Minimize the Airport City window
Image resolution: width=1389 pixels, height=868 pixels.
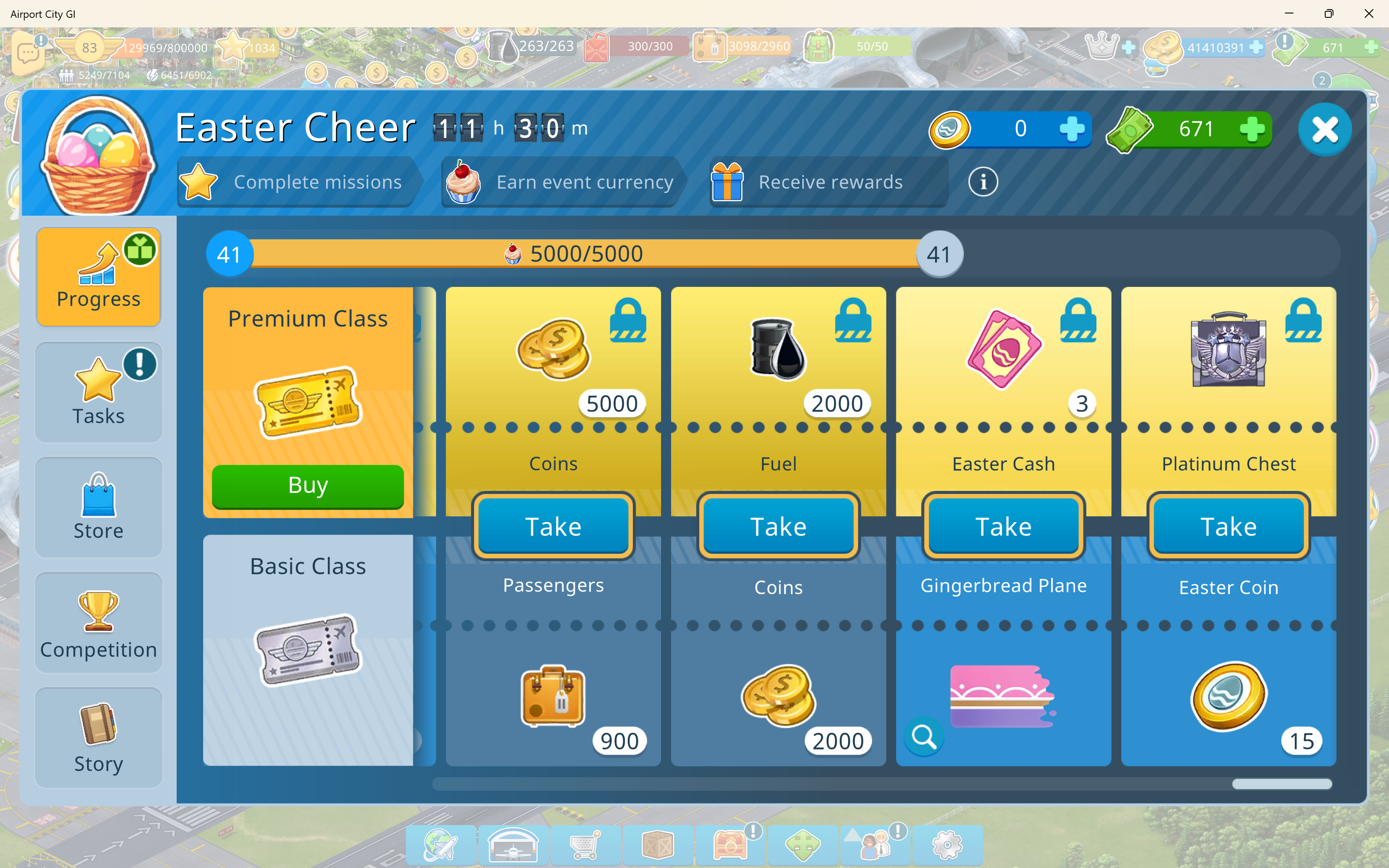pos(1289,14)
